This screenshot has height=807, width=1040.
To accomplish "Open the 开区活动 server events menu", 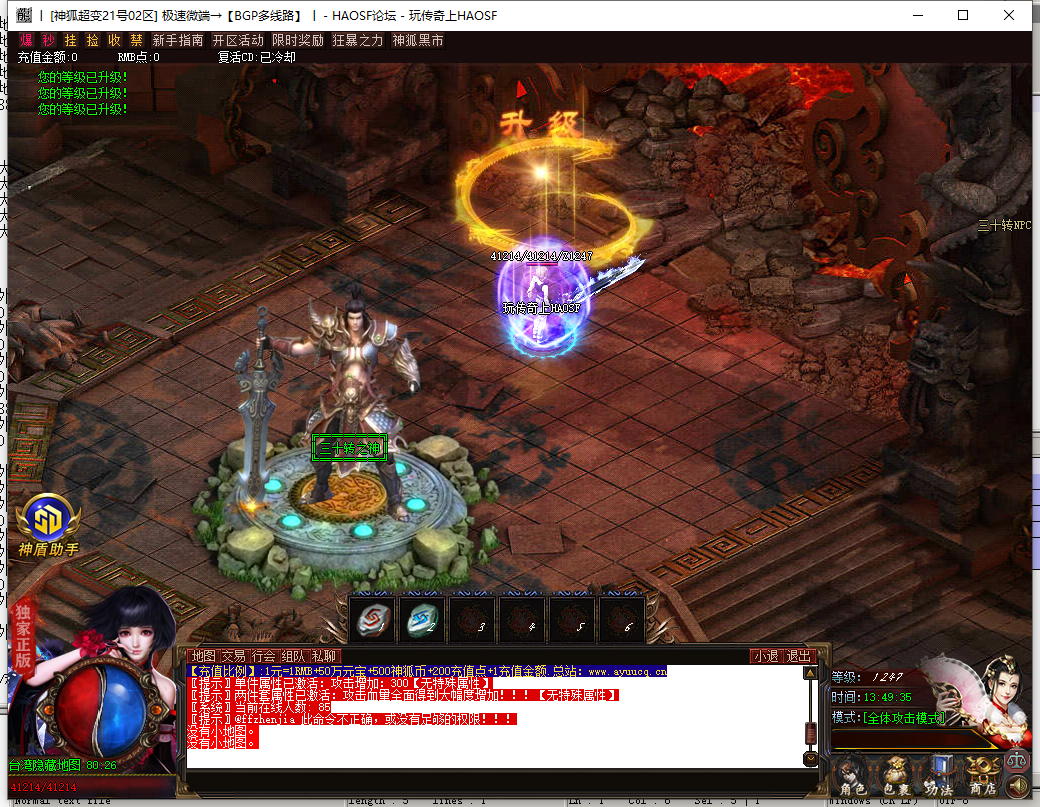I will [238, 41].
